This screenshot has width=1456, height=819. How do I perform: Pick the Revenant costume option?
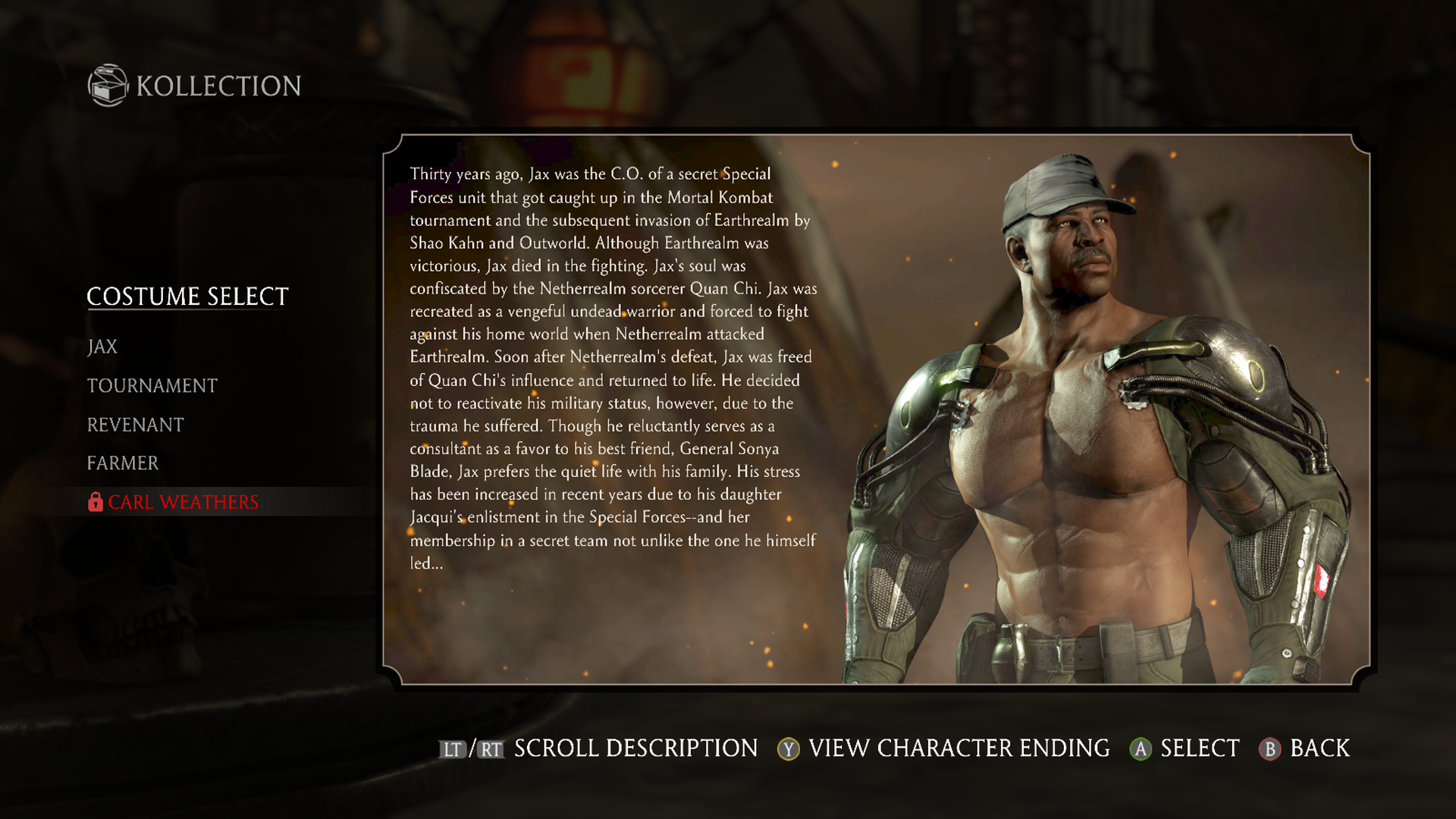pyautogui.click(x=135, y=425)
